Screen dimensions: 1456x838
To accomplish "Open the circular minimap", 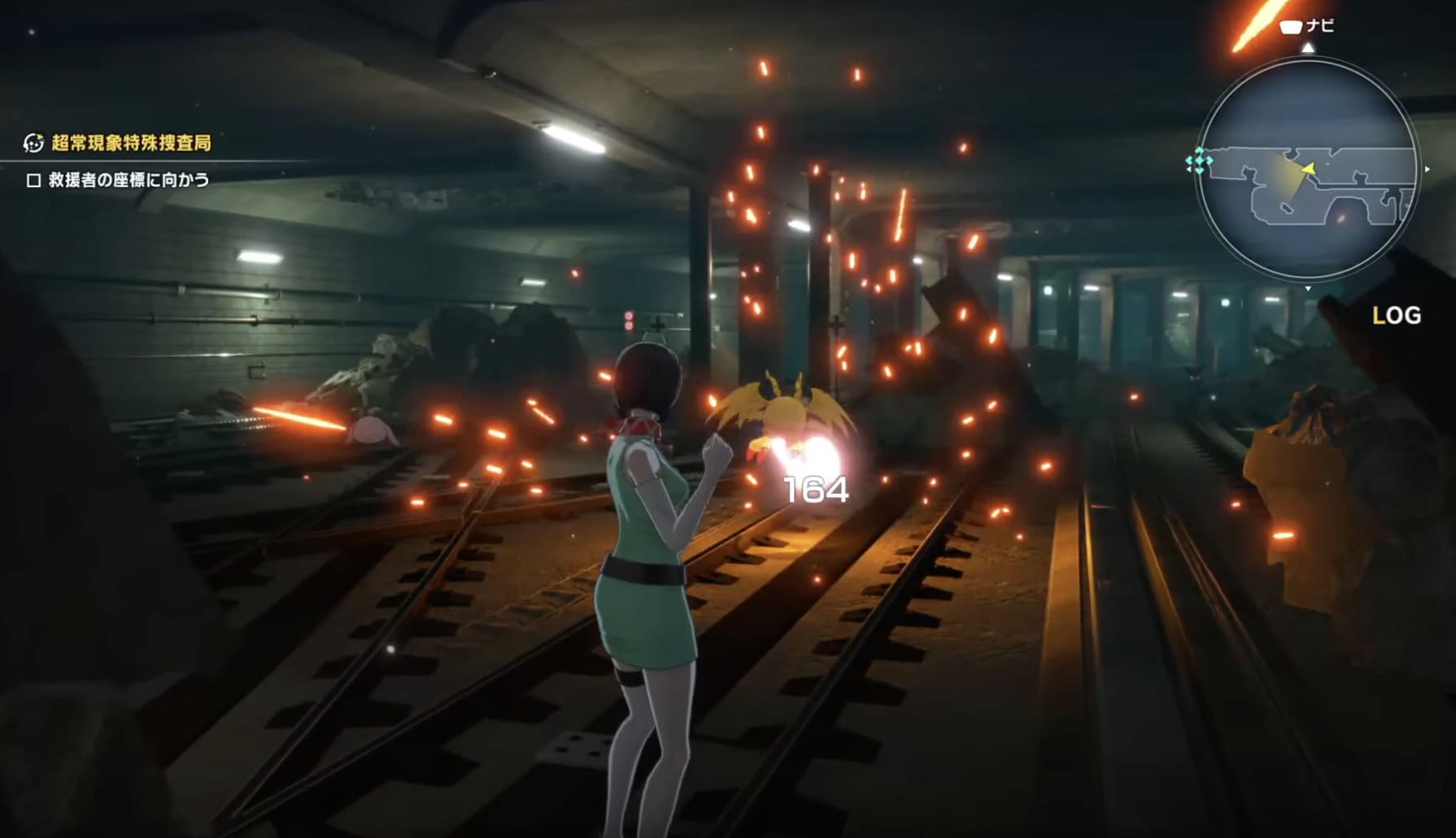I will [x=1307, y=168].
